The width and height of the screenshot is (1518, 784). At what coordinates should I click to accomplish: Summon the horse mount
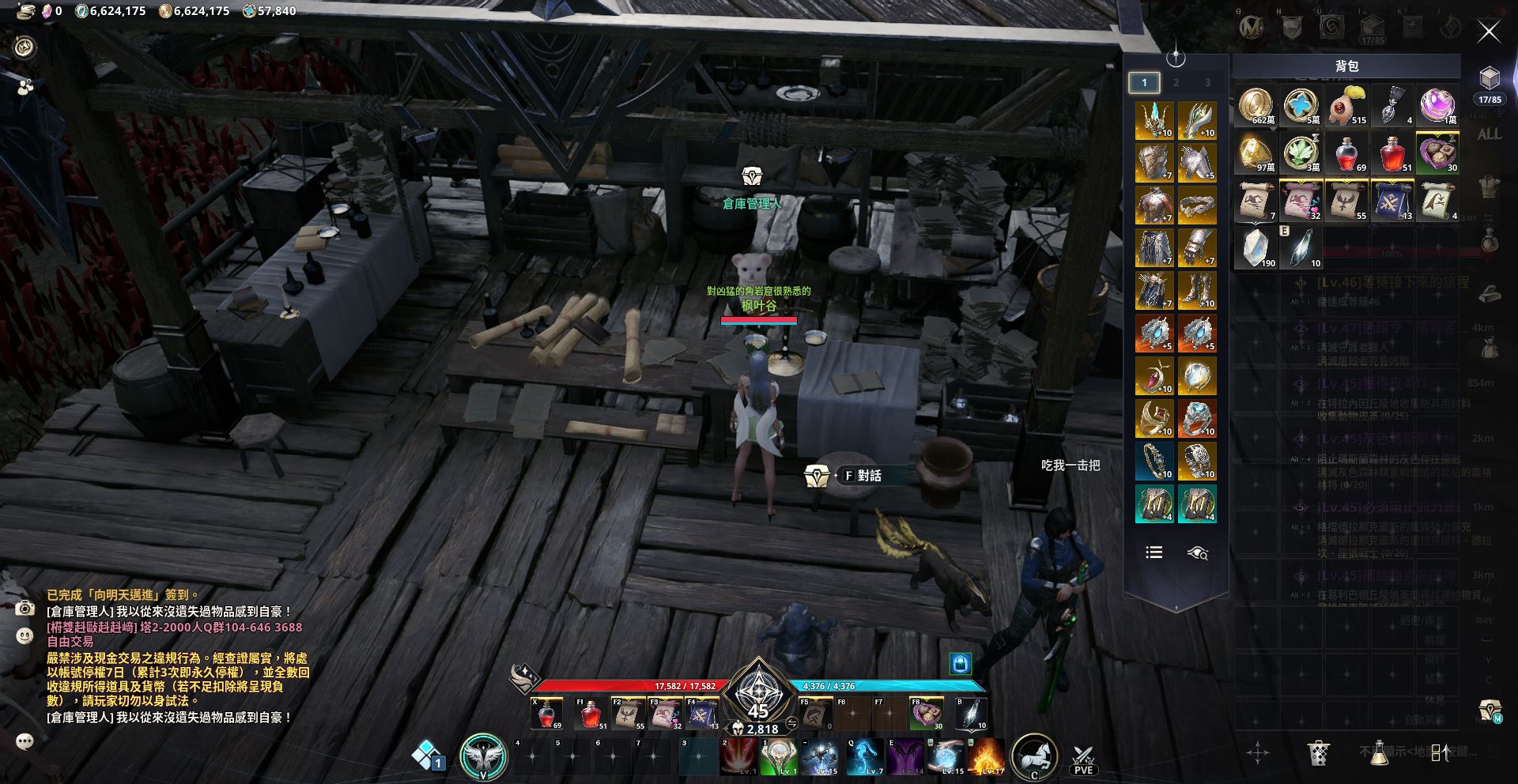point(1034,756)
